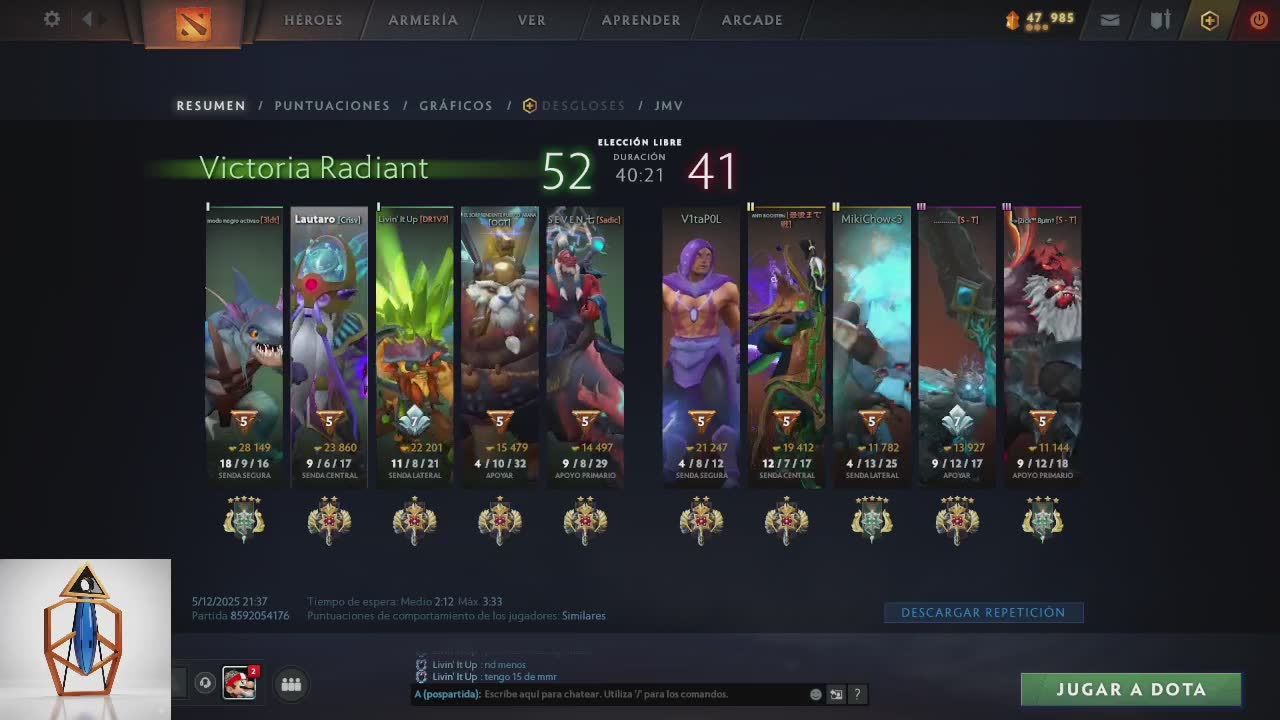
Task: Click the chat text input box
Action: pyautogui.click(x=640, y=694)
